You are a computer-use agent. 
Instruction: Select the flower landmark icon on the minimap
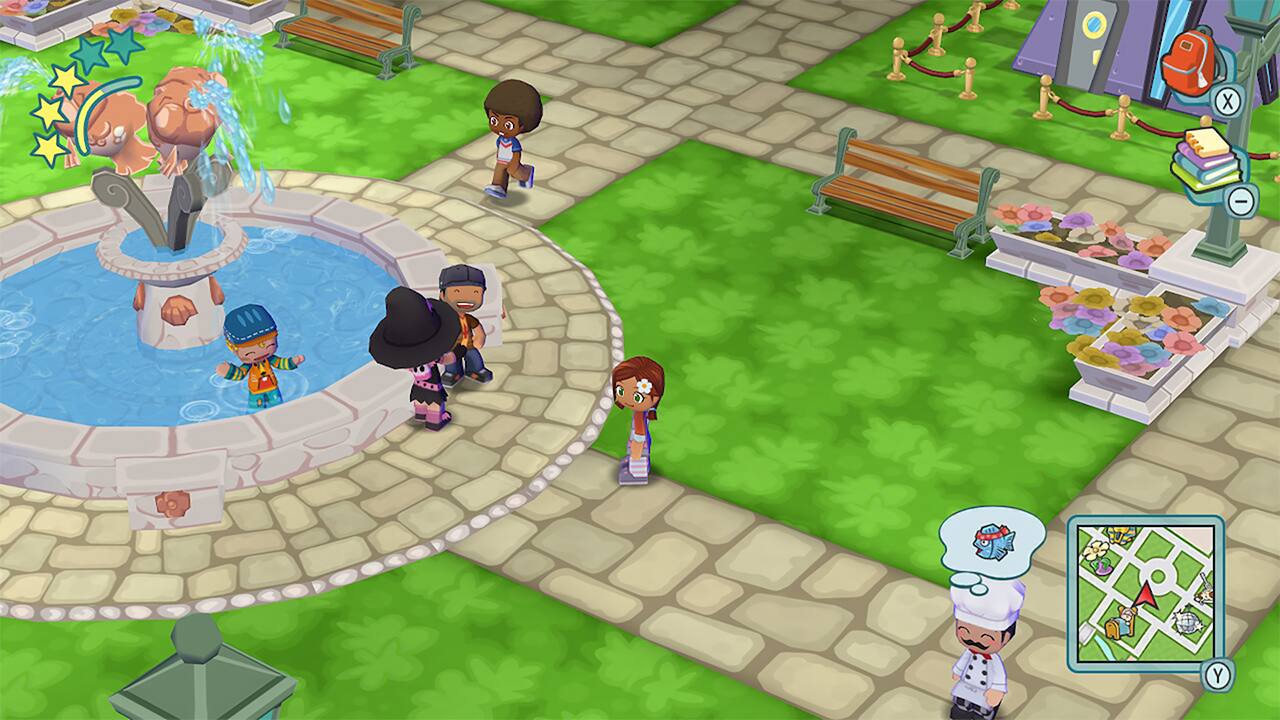pyautogui.click(x=1097, y=551)
